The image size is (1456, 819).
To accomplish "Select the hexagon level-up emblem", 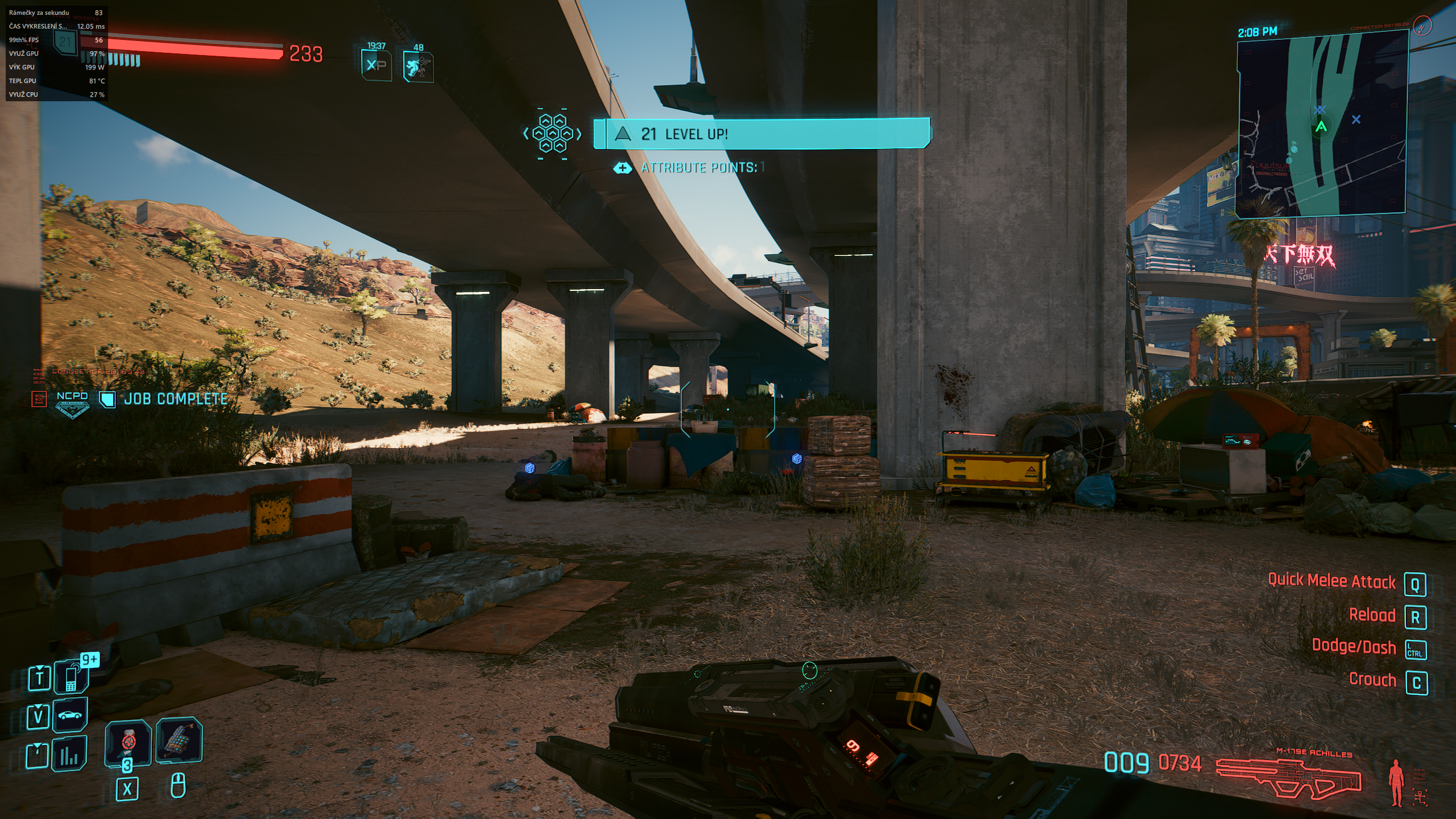I will 552,134.
